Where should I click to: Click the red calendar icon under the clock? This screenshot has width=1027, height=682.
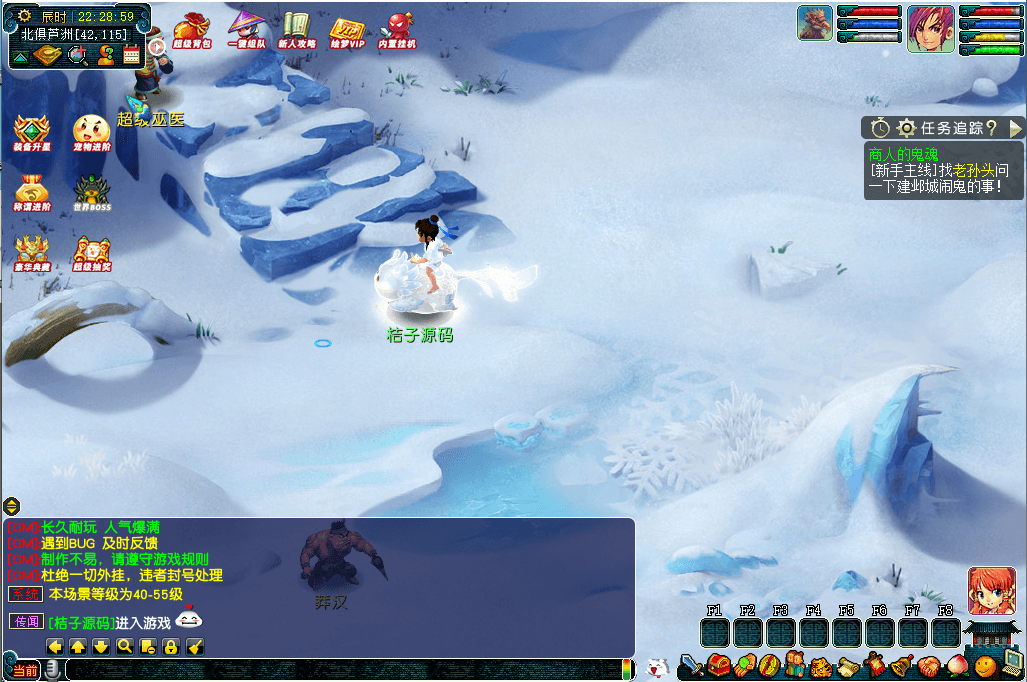coord(131,55)
